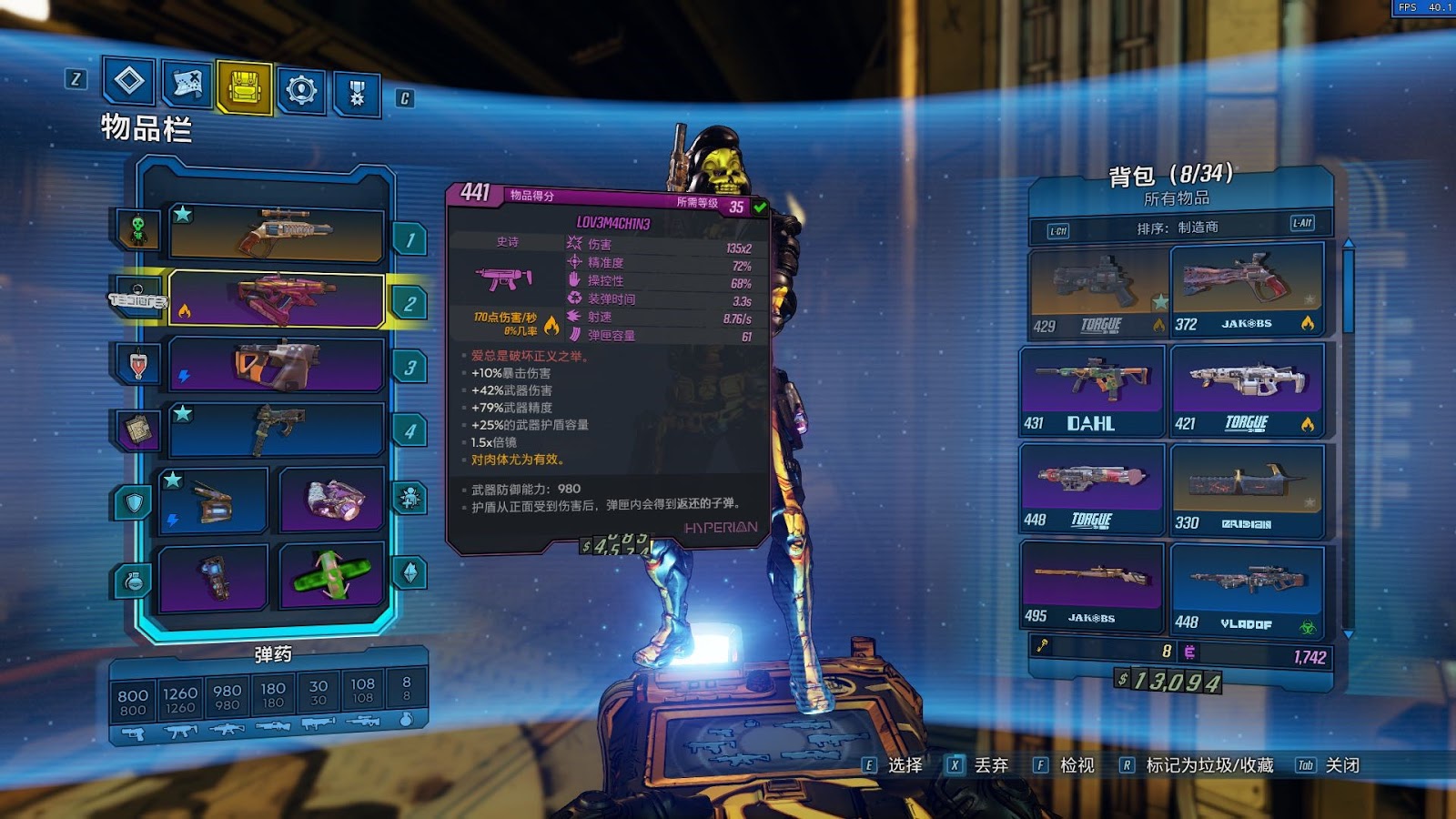
Task: Pick the 372 Jakobs gun in backpack
Action: click(x=1246, y=289)
